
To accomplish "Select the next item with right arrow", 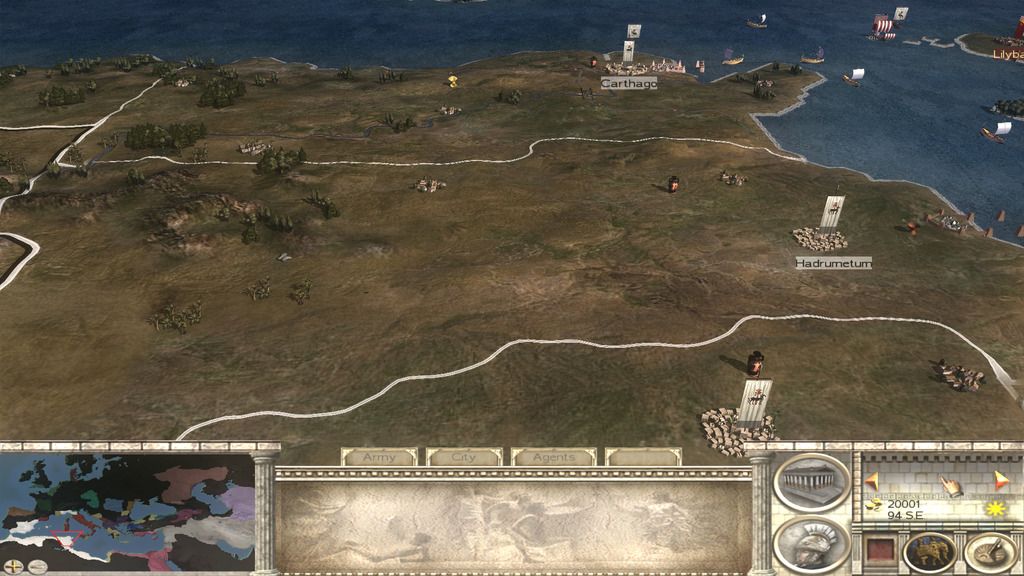I will (1002, 481).
